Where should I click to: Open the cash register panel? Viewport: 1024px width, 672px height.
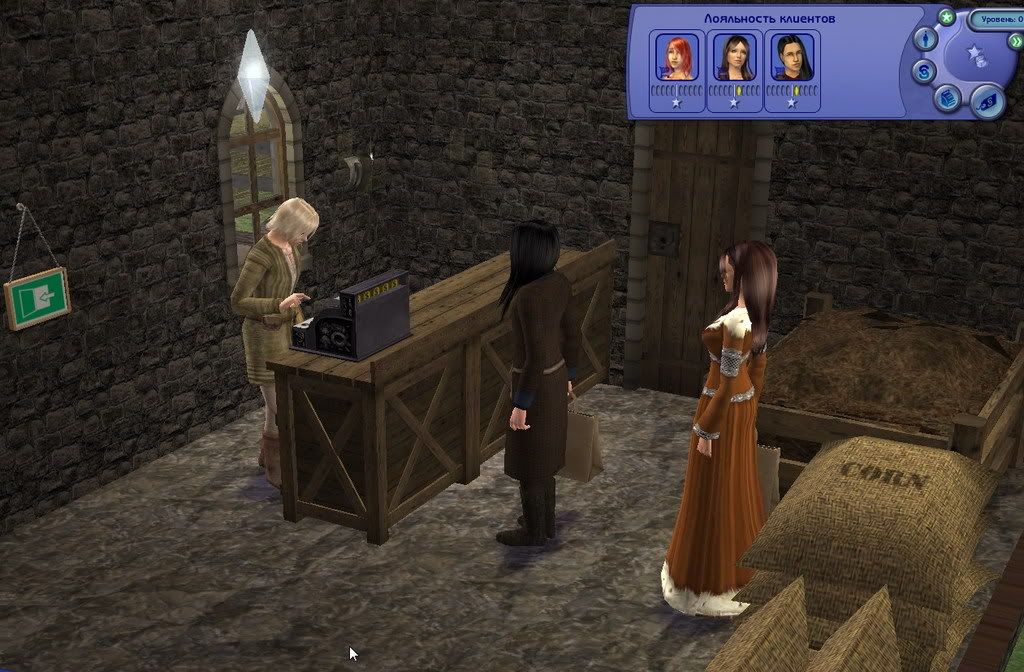(948, 97)
